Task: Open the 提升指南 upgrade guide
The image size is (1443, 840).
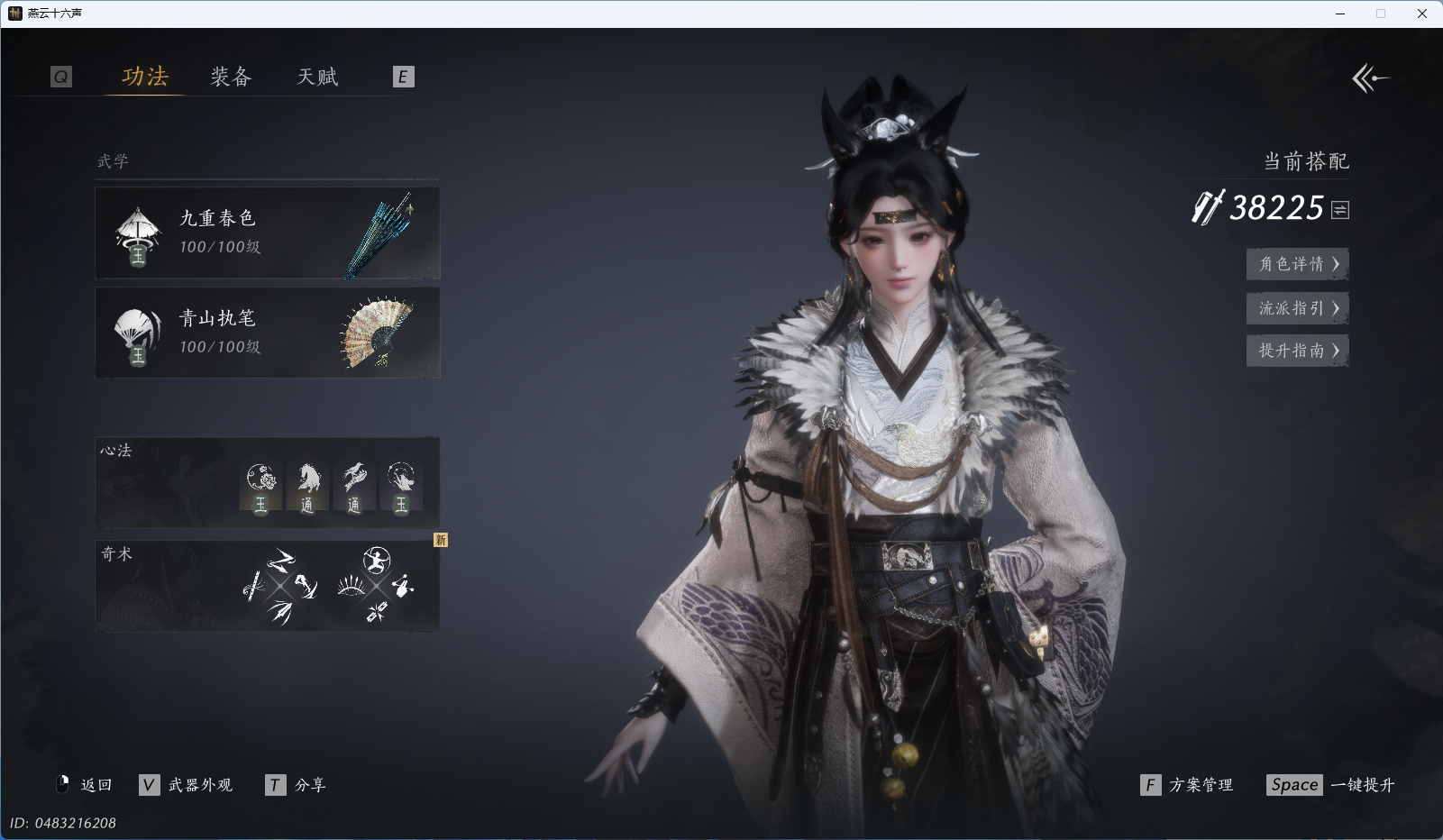Action: click(1297, 351)
